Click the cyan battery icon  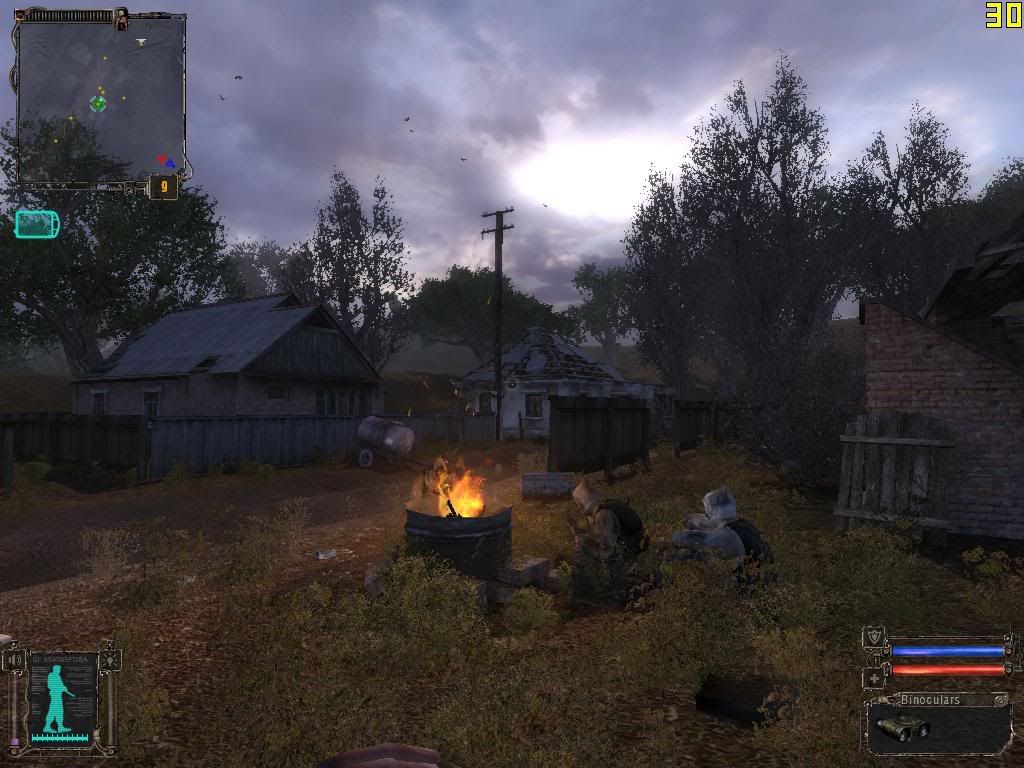pyautogui.click(x=37, y=224)
